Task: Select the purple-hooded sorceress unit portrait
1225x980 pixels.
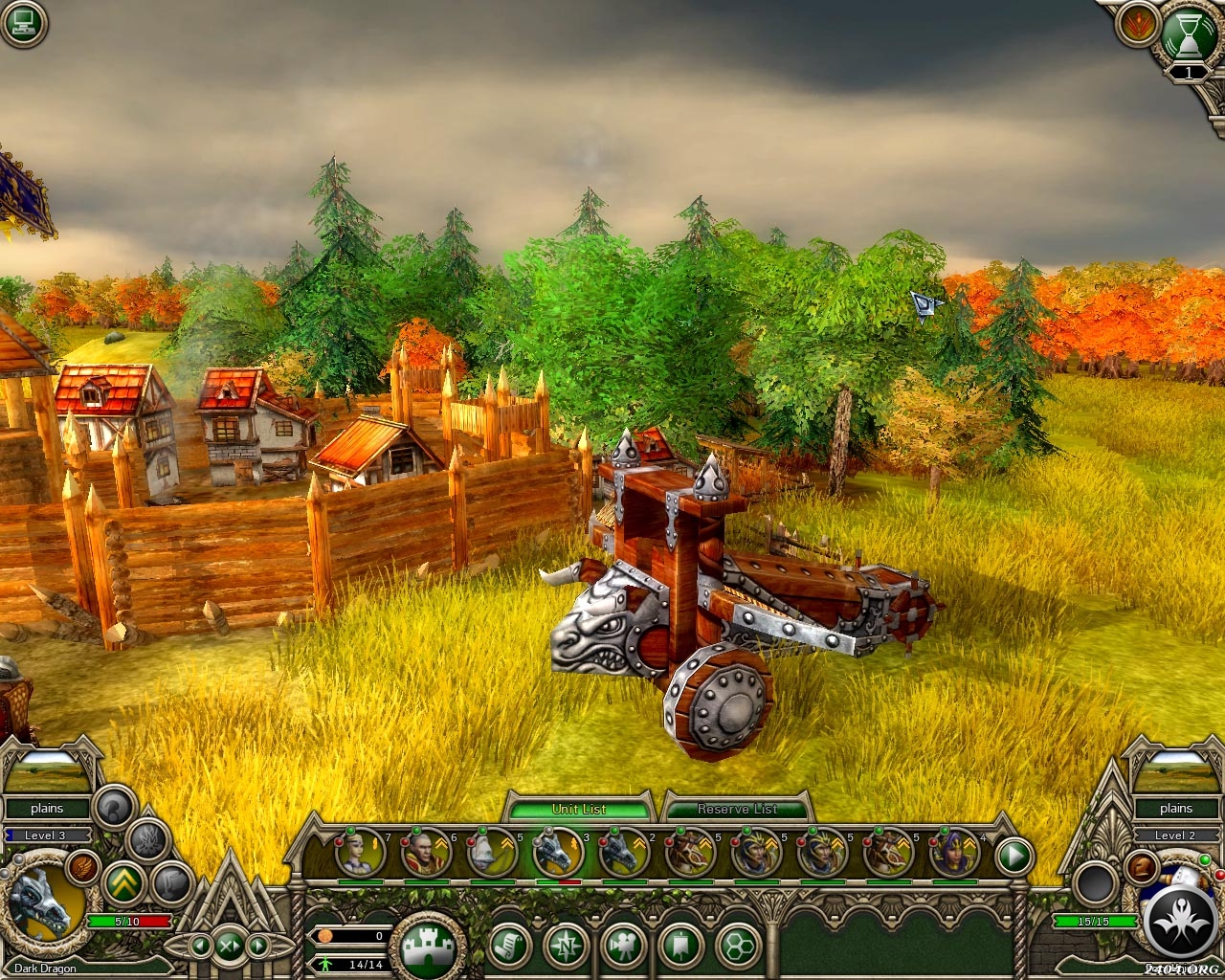Action: tap(954, 853)
